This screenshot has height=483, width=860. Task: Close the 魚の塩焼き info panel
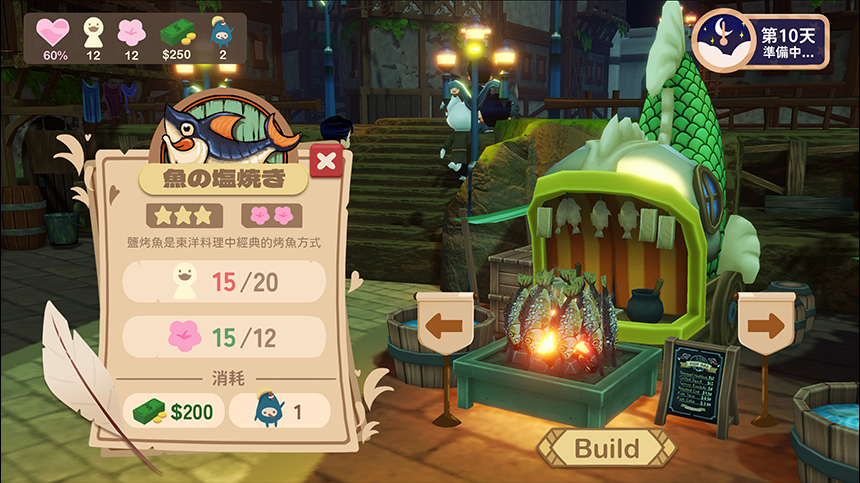[326, 160]
